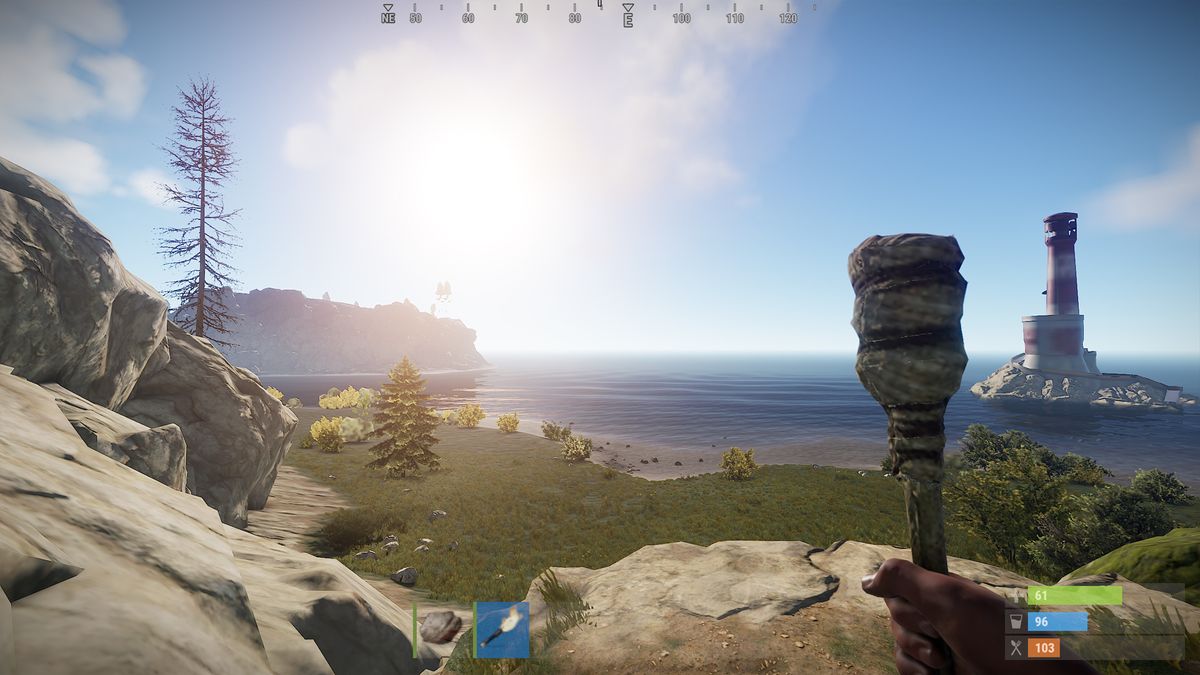Select the rock hotbar slot
Viewport: 1200px width, 675px height.
click(x=440, y=628)
